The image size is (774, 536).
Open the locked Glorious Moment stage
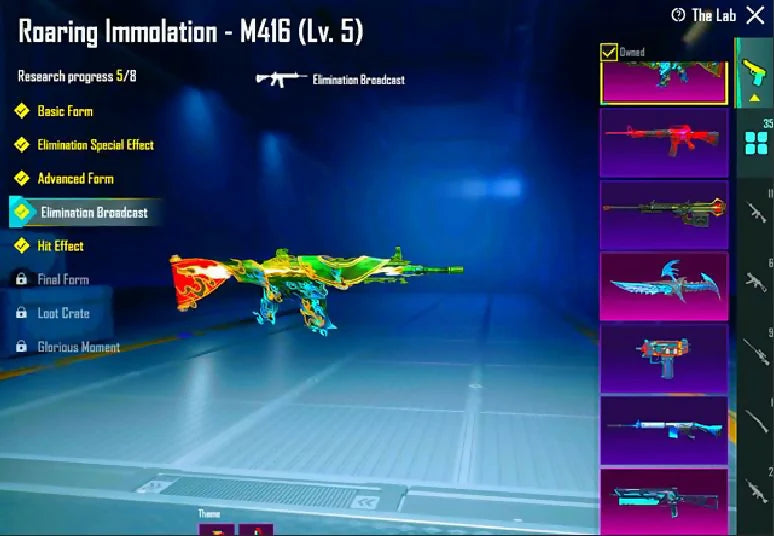point(78,347)
